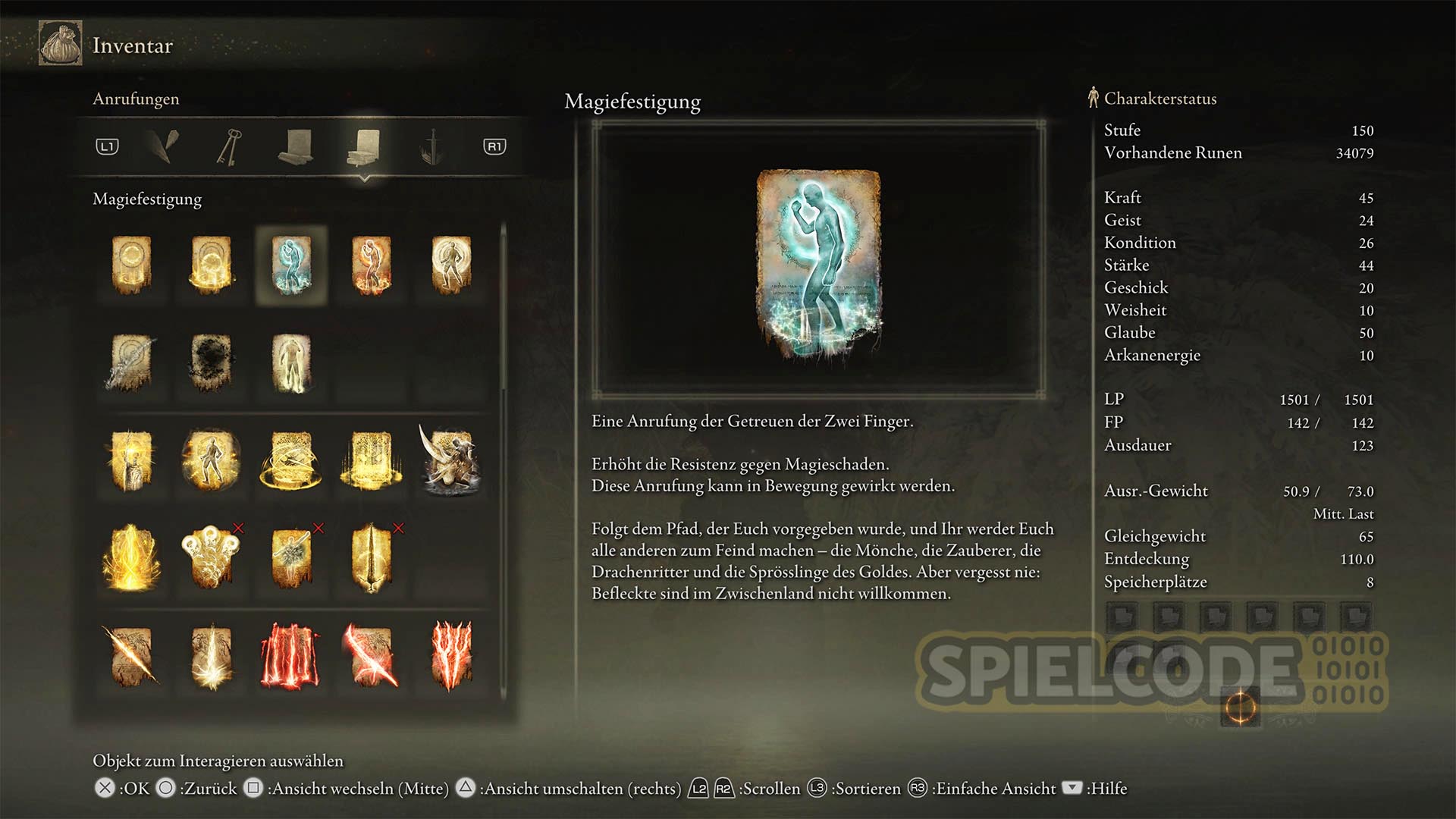The height and width of the screenshot is (819, 1456).
Task: Select the golden flame incantation
Action: [x=131, y=557]
